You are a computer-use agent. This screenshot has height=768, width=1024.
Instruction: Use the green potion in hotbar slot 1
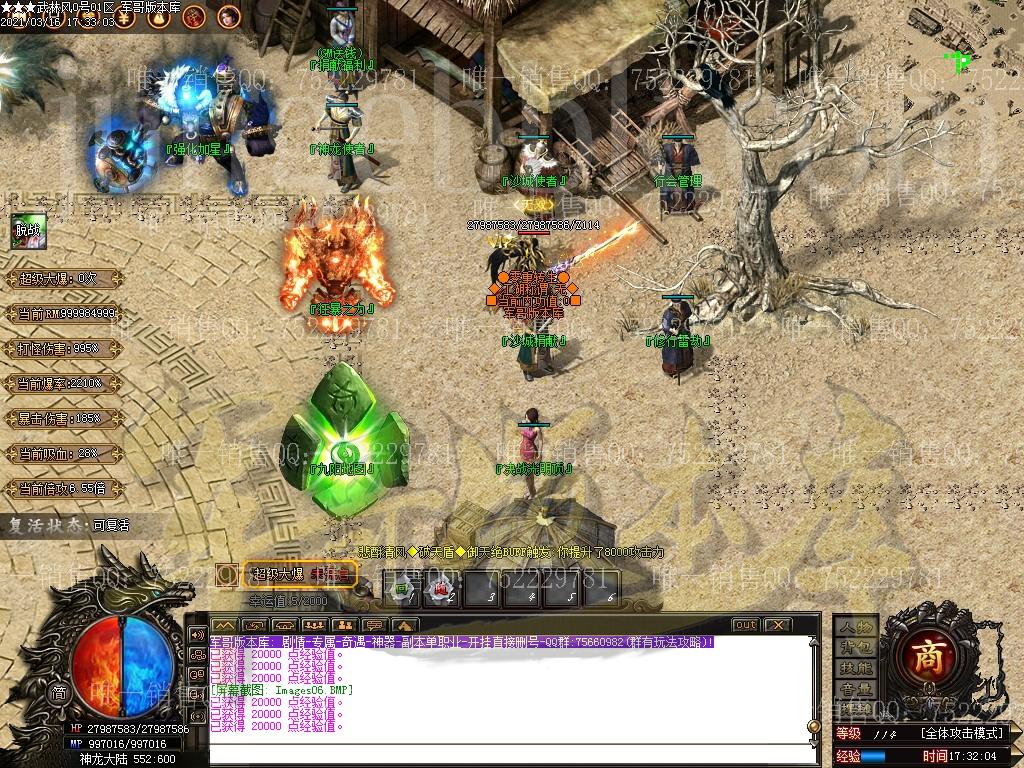(401, 591)
